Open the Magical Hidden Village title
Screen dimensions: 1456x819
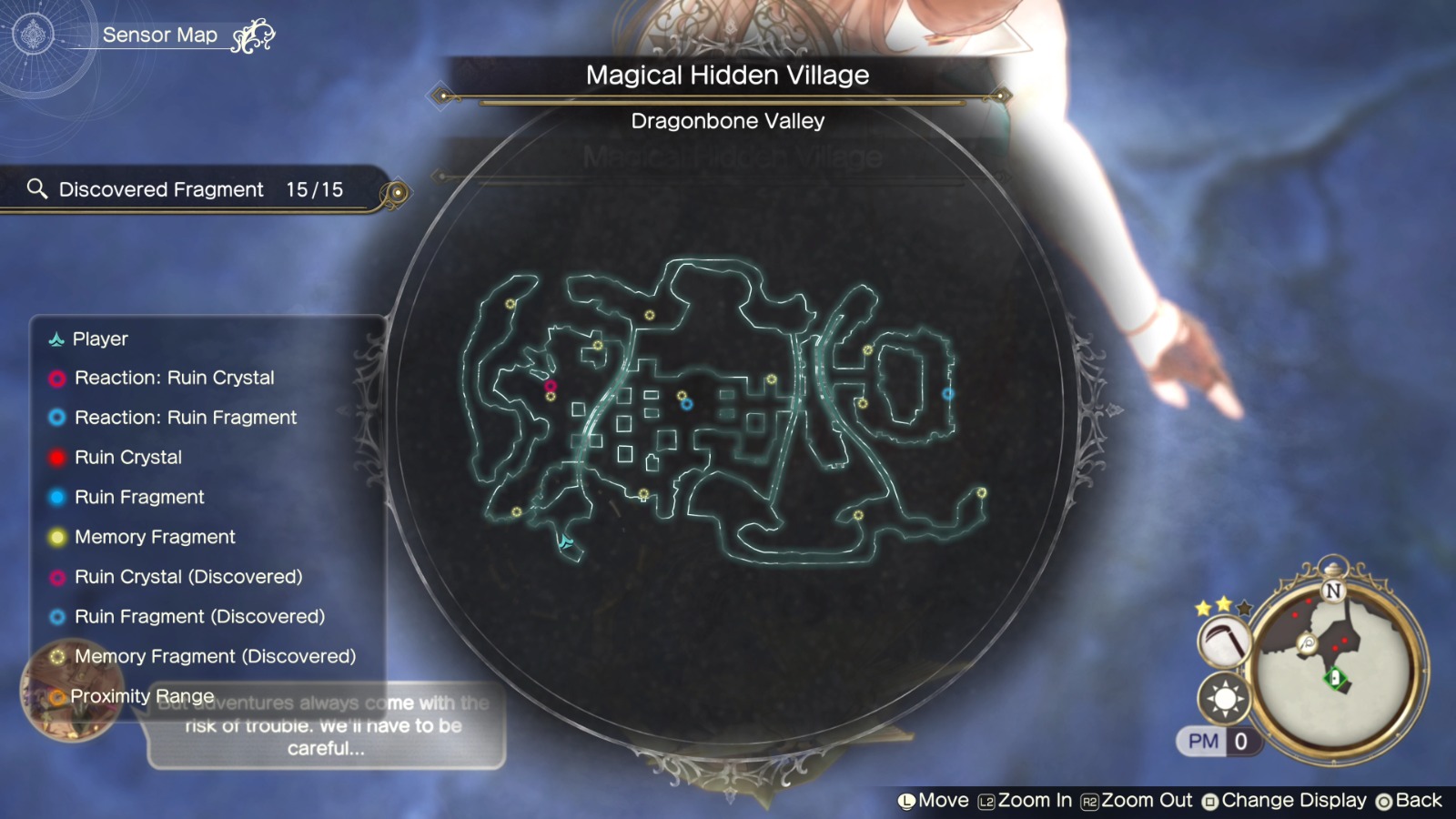tap(728, 76)
